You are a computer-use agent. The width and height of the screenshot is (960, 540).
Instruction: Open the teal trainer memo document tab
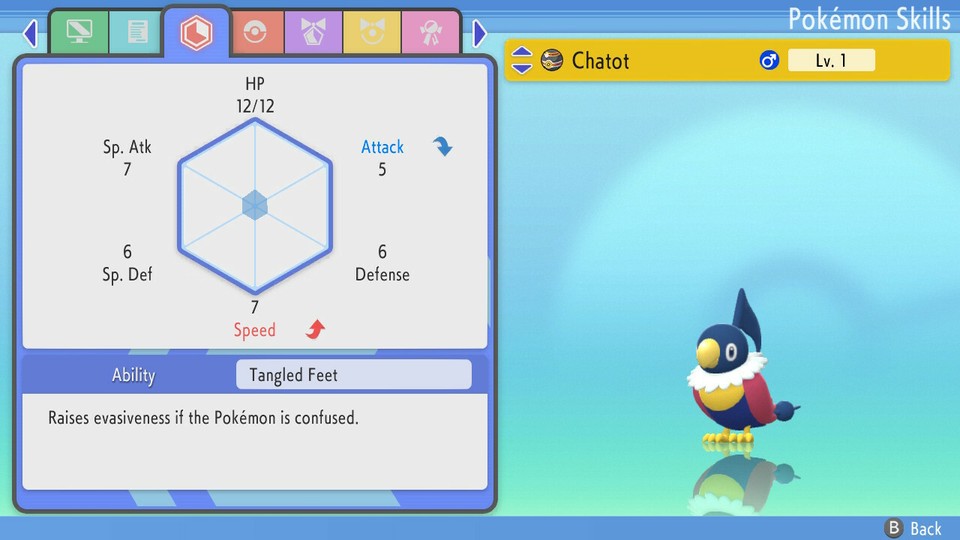pos(137,33)
